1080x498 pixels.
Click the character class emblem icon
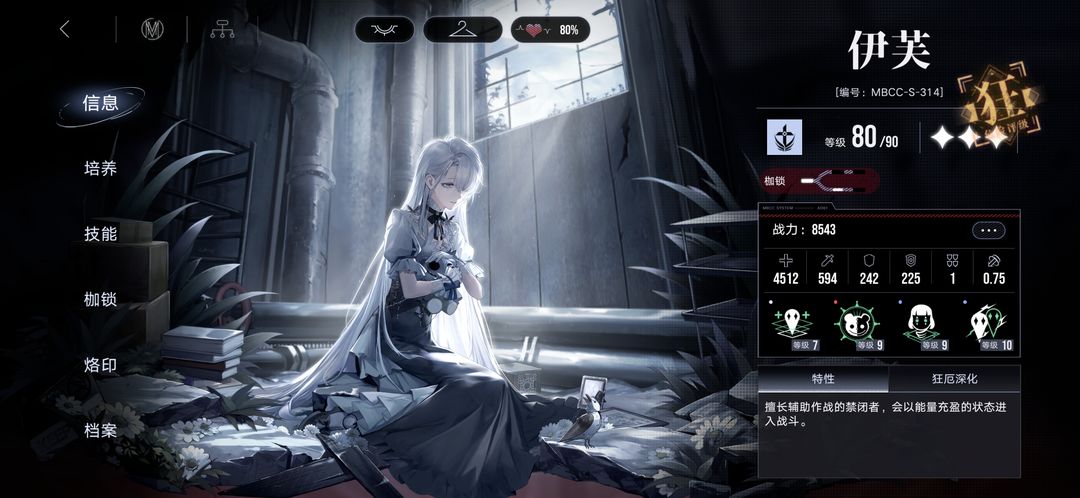click(x=784, y=138)
